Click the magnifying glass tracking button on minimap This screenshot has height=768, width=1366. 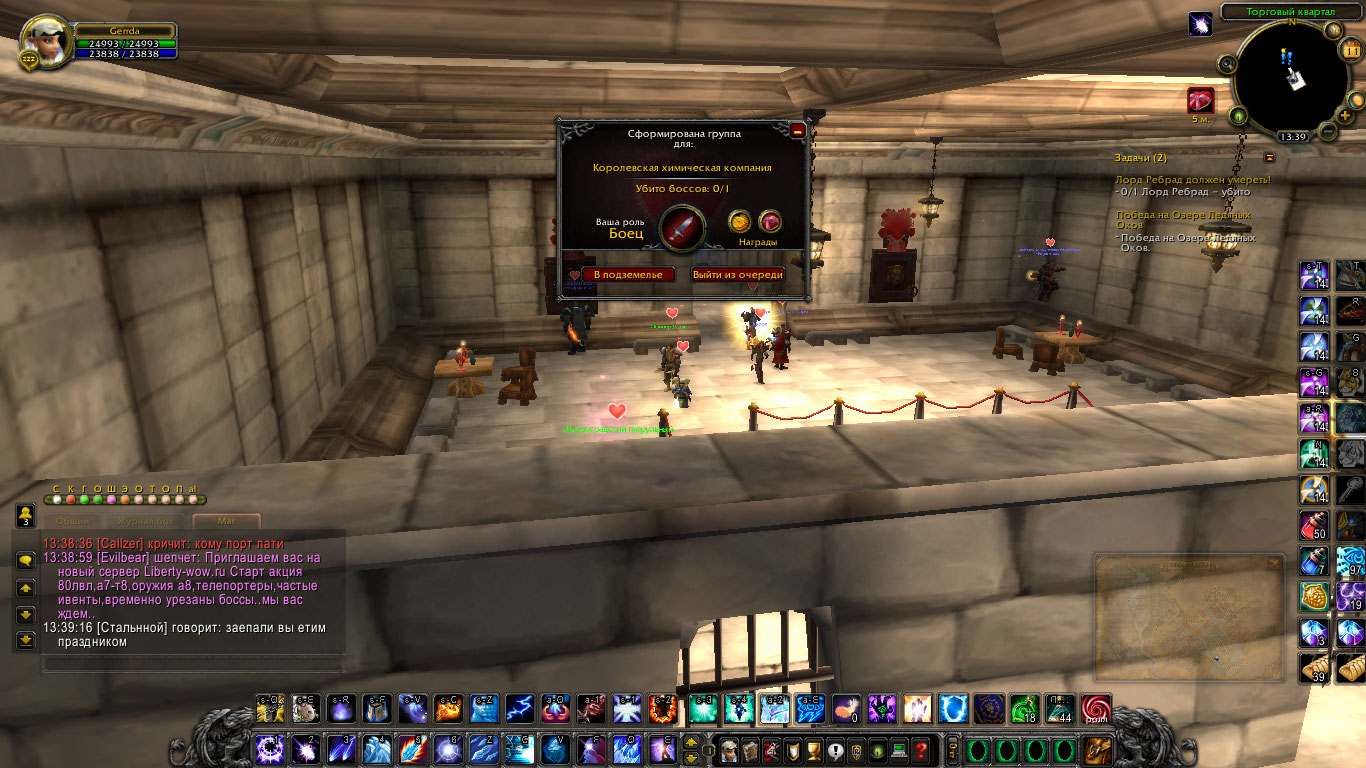coord(1227,64)
